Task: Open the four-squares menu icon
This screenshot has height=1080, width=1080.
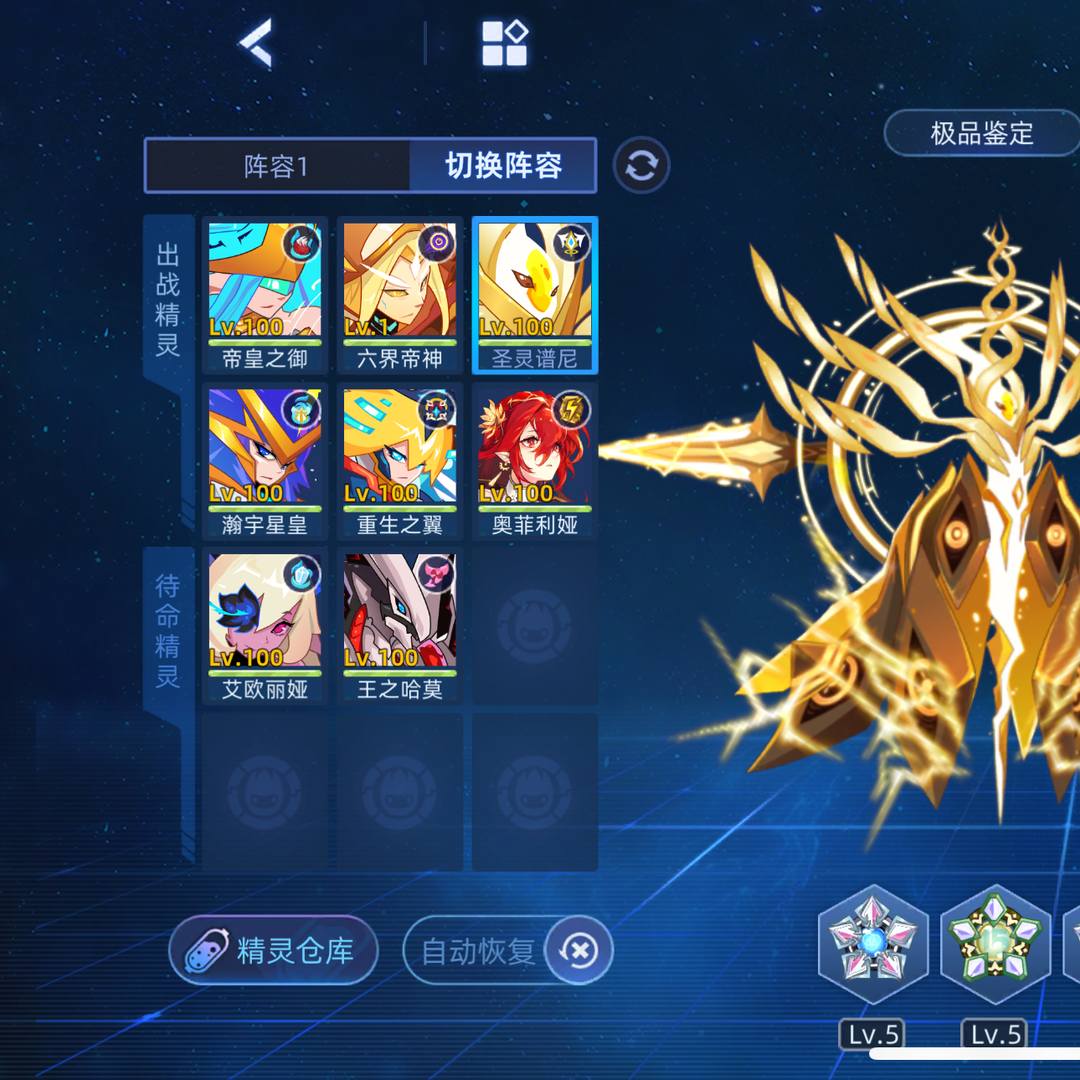Action: (504, 44)
